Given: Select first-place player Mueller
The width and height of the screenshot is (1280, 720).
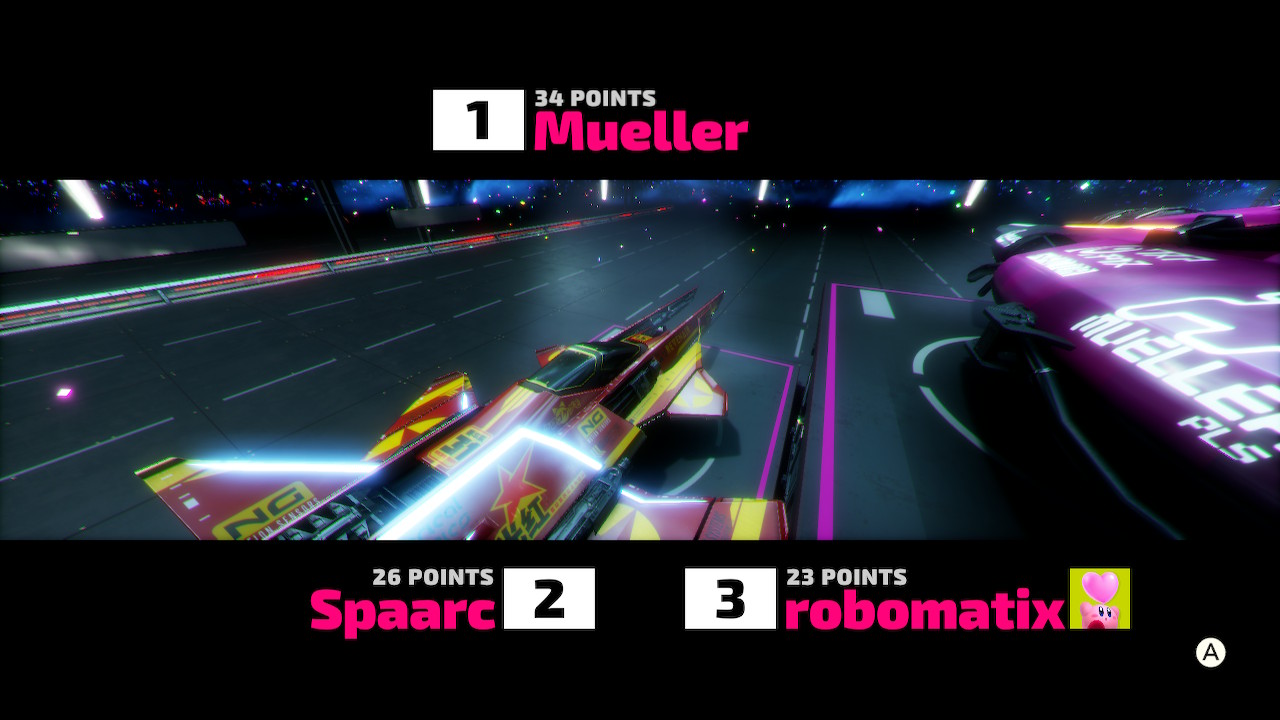Looking at the screenshot, I should 640,131.
